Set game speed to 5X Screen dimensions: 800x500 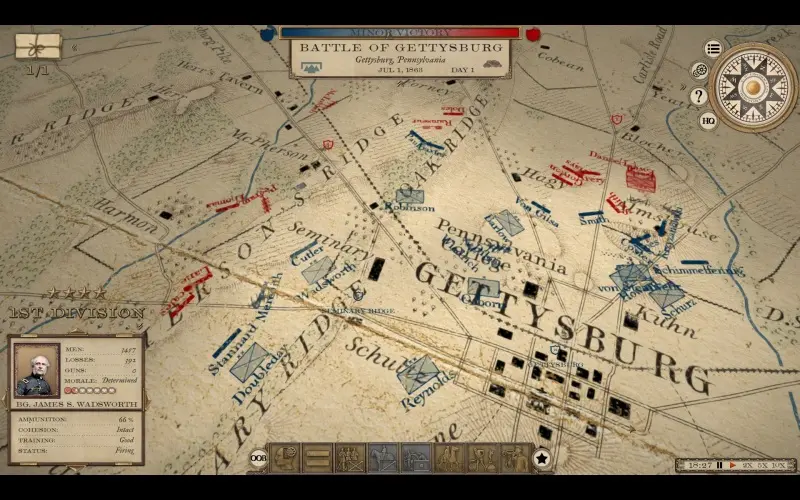pyautogui.click(x=763, y=465)
